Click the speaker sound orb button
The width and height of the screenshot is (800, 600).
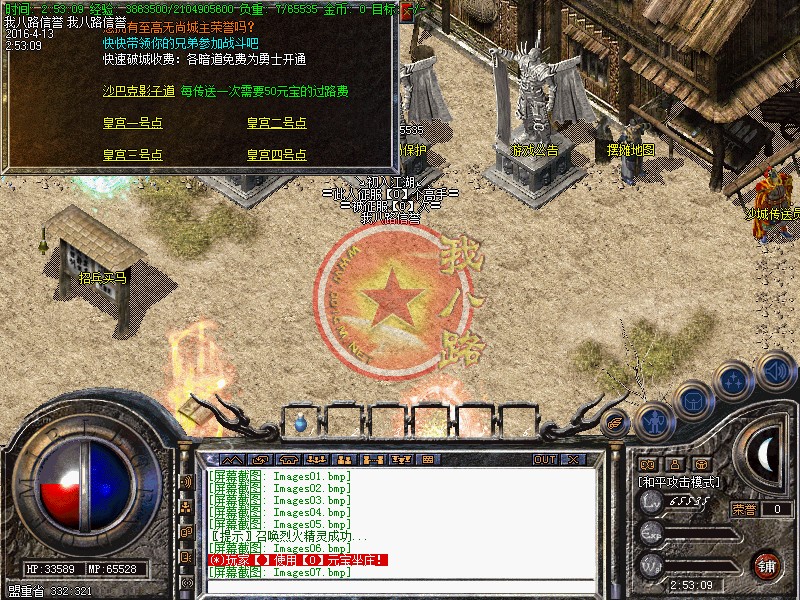pyautogui.click(x=775, y=370)
